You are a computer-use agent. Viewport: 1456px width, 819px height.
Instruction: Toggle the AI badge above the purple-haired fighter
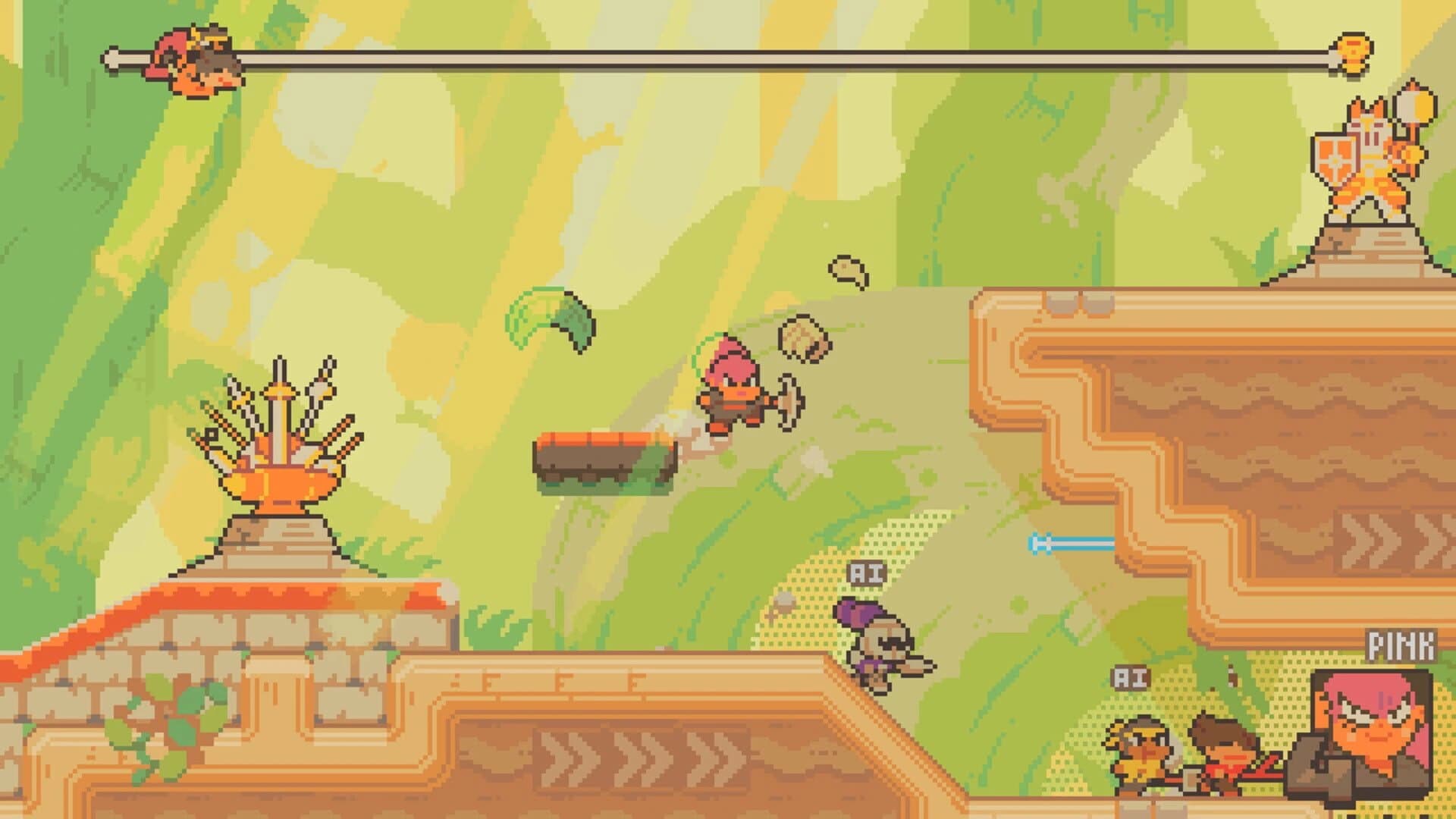[867, 574]
